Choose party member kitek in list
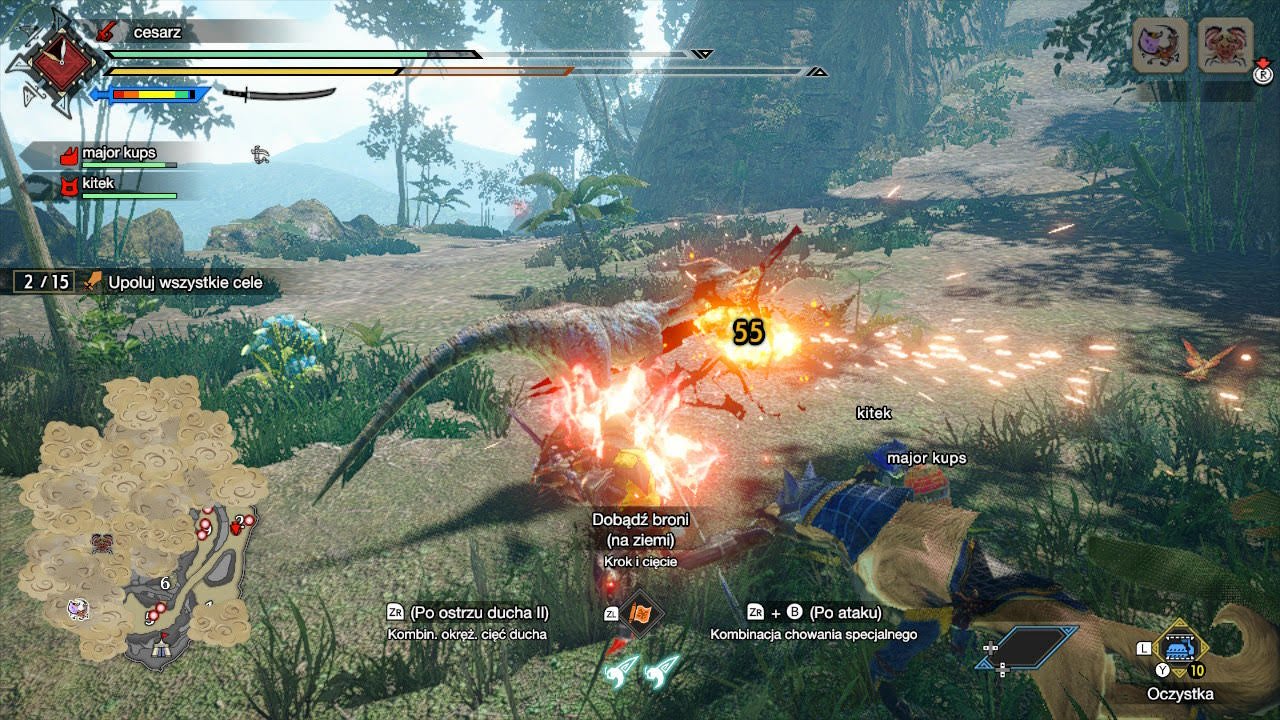The image size is (1280, 720). pyautogui.click(x=99, y=185)
